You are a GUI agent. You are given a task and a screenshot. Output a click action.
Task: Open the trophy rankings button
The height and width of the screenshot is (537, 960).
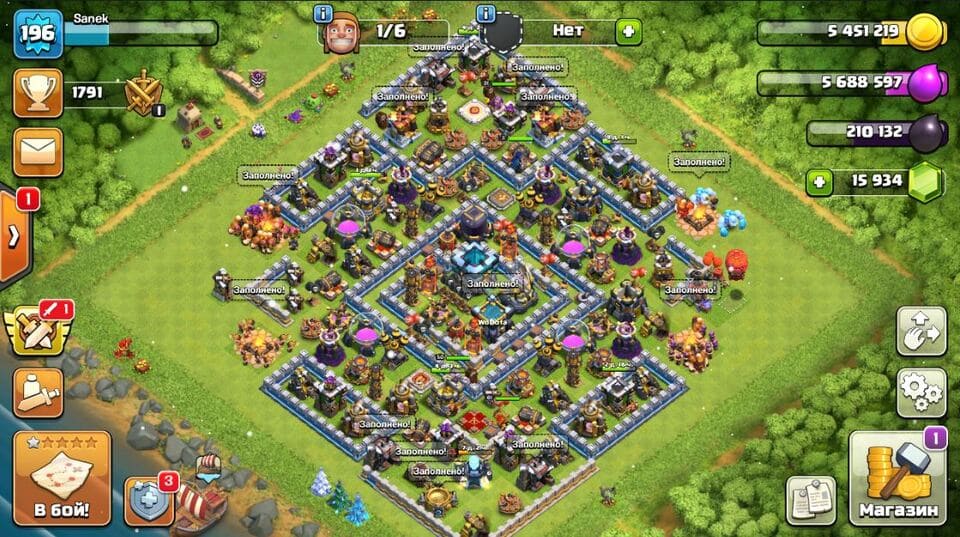38,93
